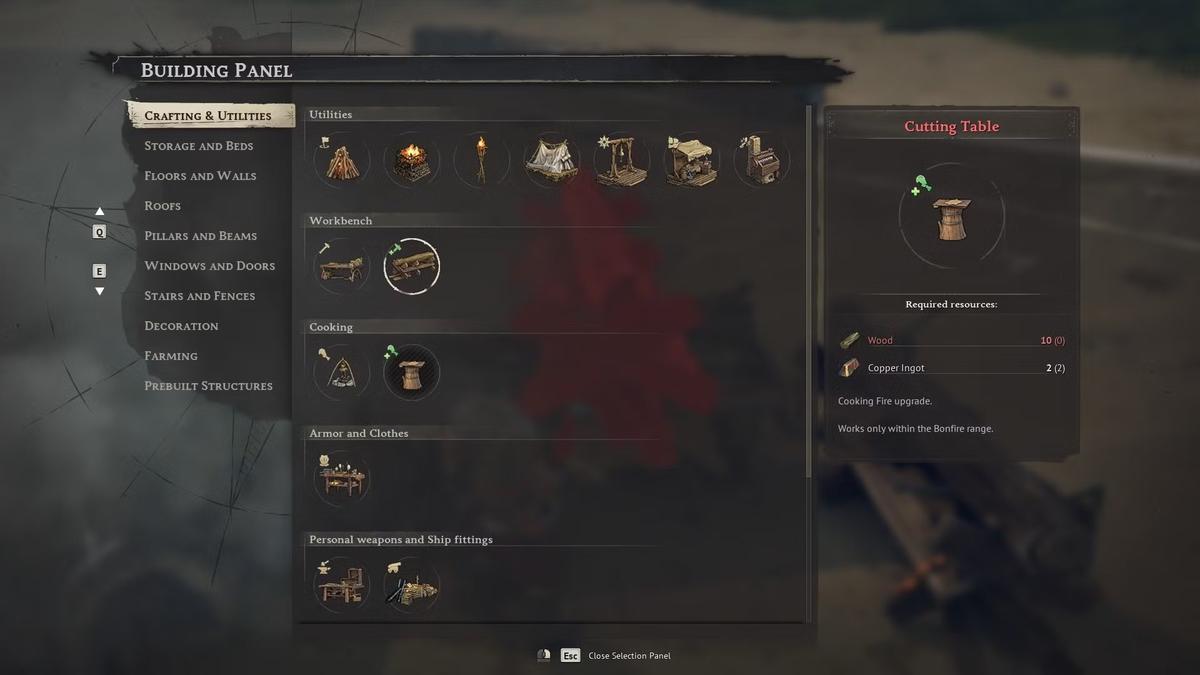Select the cooking fire tripod icon
Viewport: 1200px width, 675px height.
342,373
